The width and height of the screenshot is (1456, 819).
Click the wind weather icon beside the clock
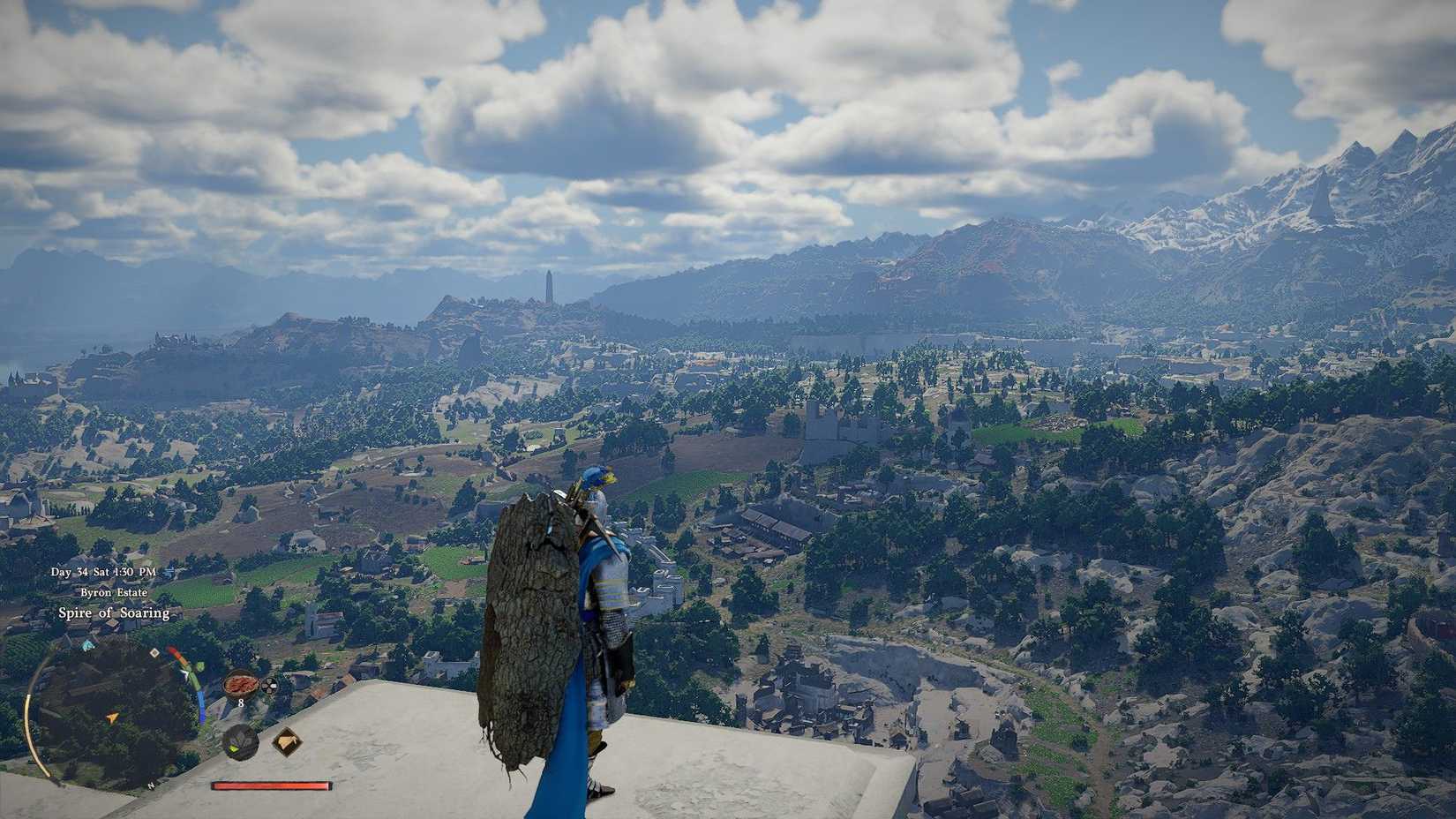click(169, 573)
